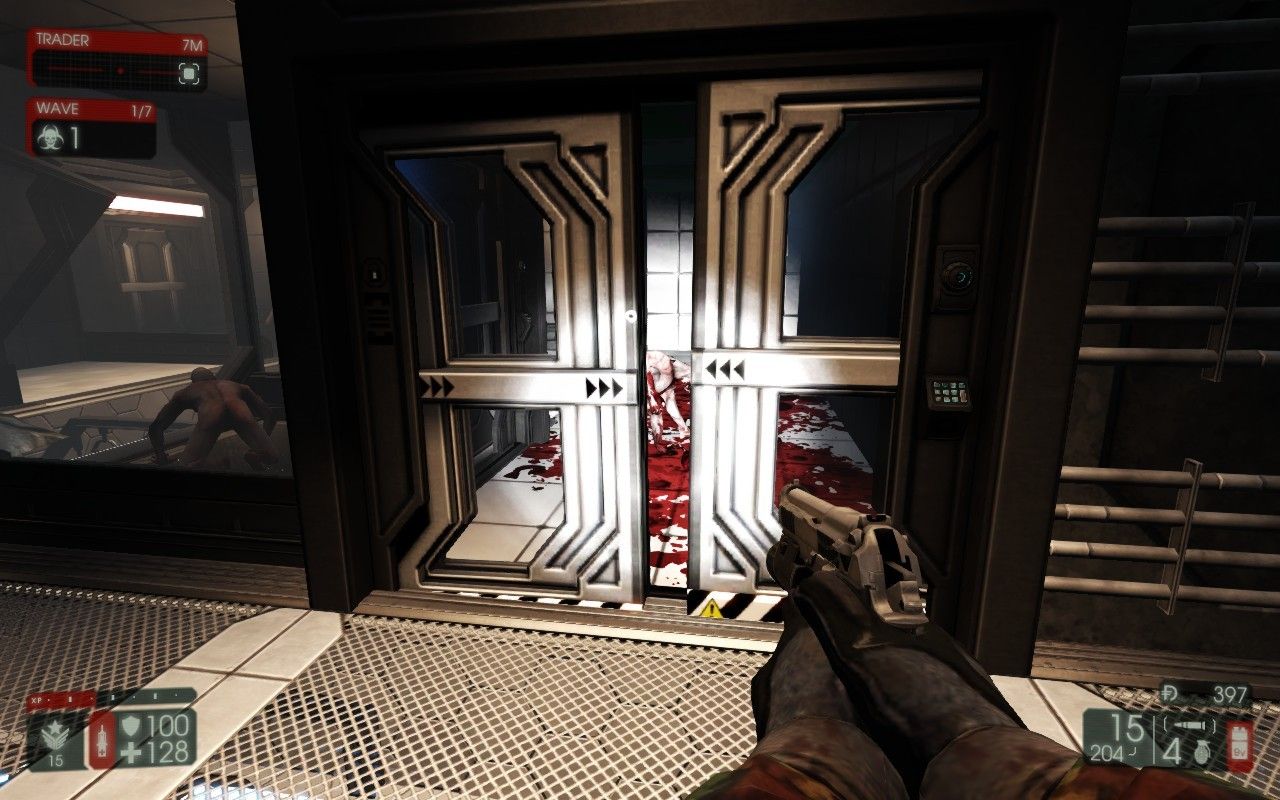The image size is (1280, 800).
Task: Click the bullet ammo type icon
Action: (1193, 725)
